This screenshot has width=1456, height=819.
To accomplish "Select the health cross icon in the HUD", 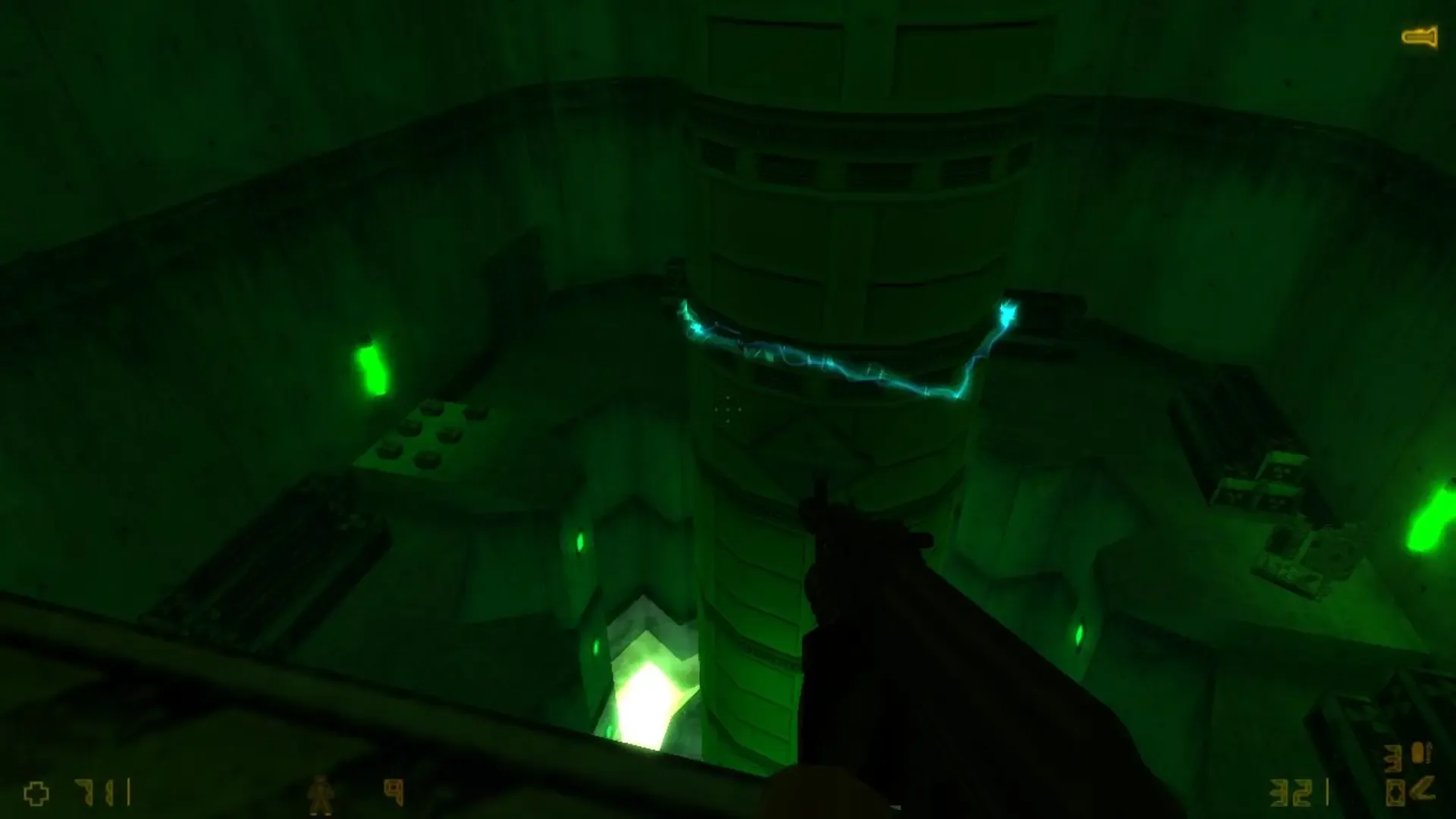I will pyautogui.click(x=35, y=793).
